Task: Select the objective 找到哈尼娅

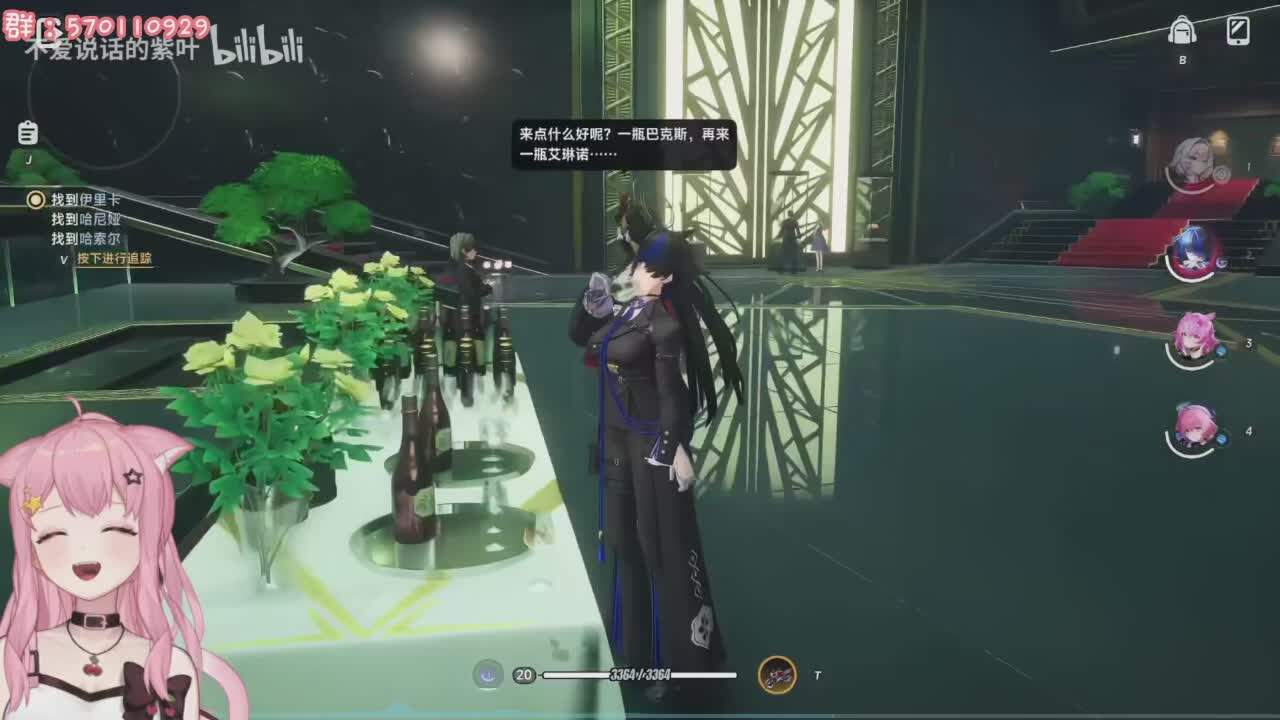Action: pos(86,220)
